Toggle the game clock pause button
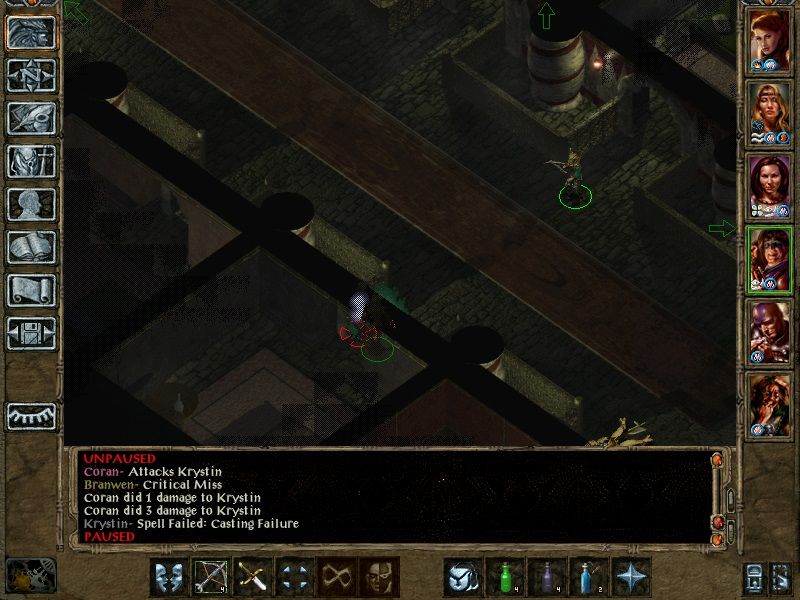 tap(30, 574)
